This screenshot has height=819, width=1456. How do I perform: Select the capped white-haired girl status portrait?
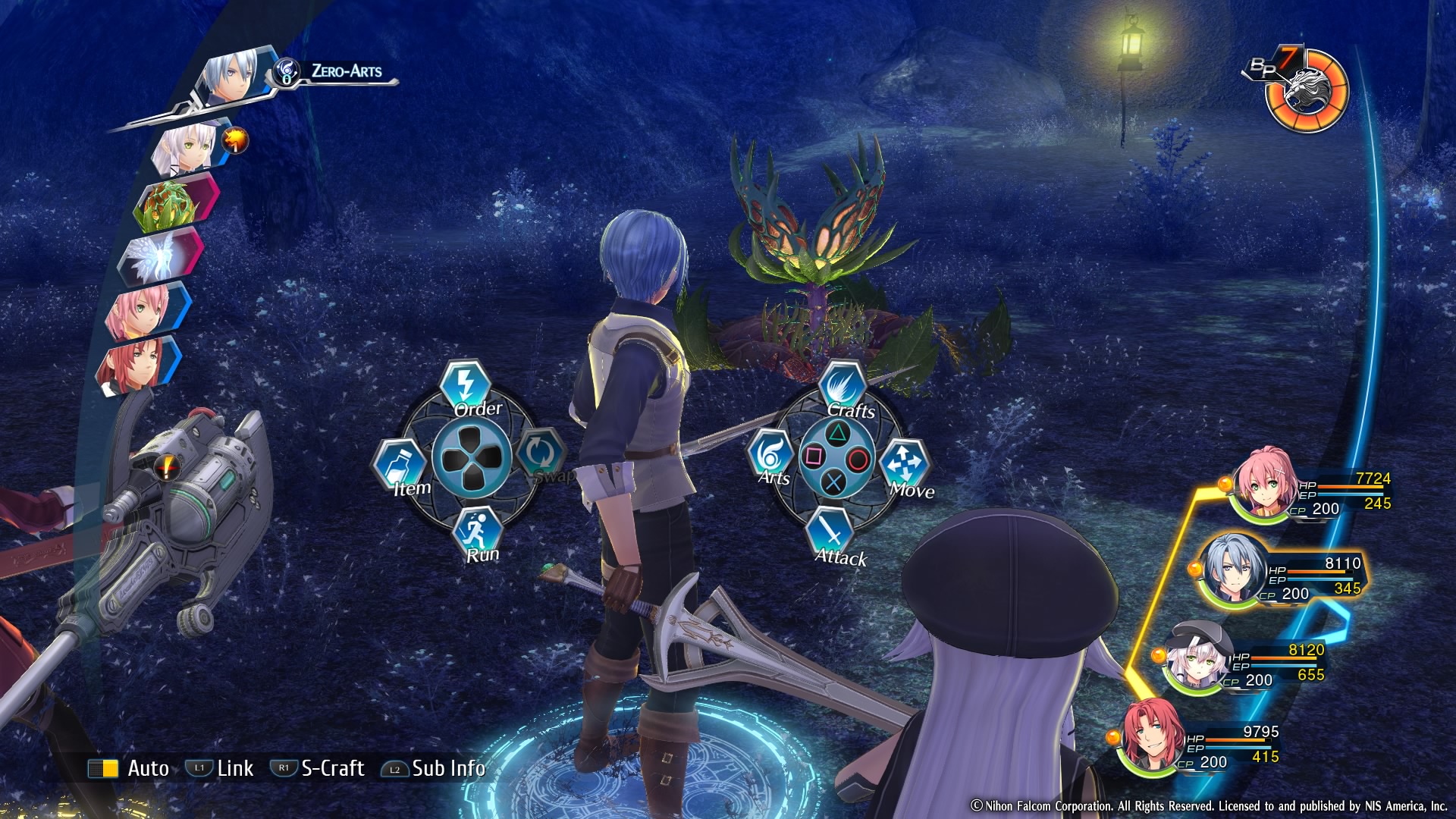1198,657
